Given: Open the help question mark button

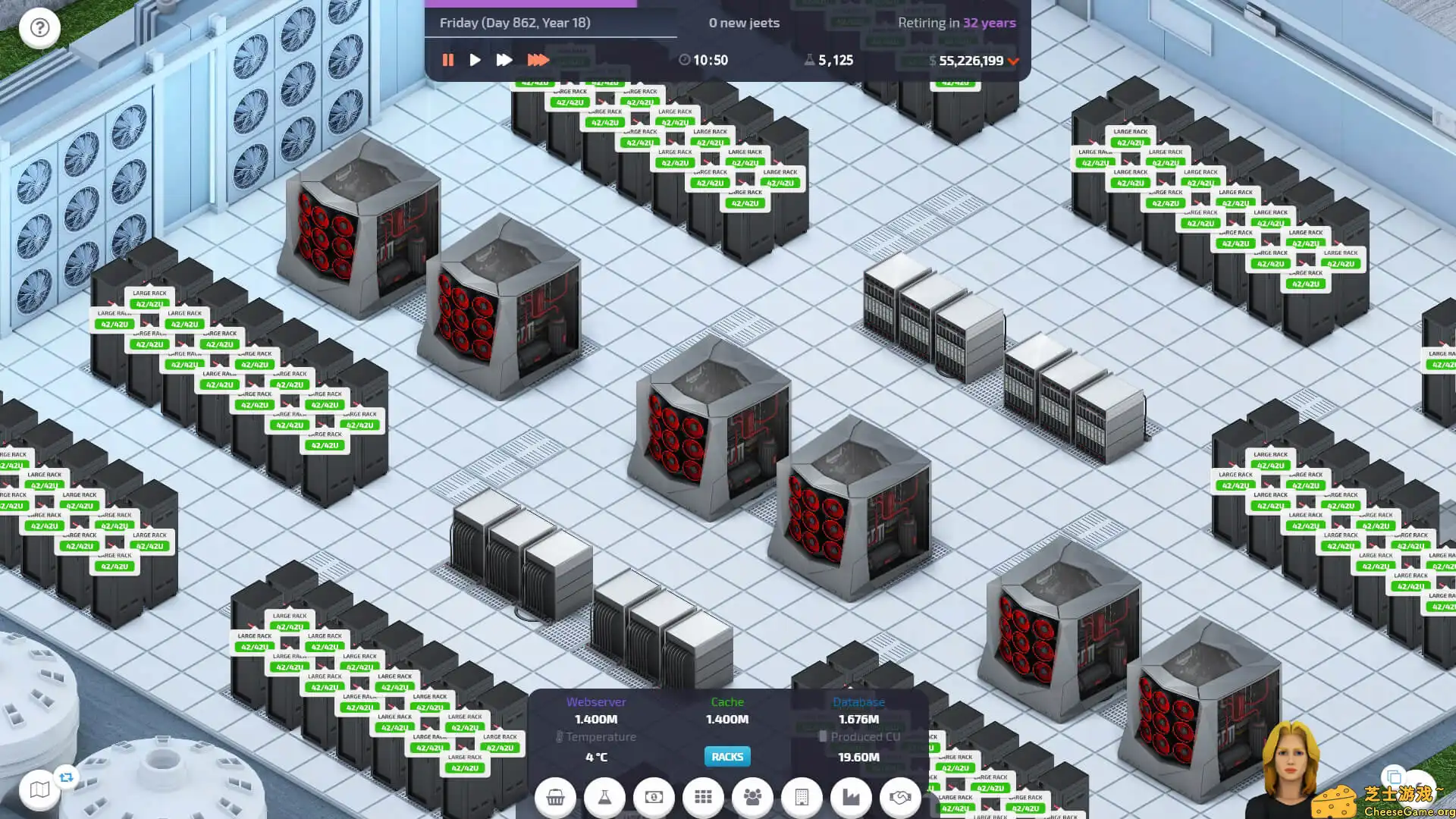Looking at the screenshot, I should [39, 28].
